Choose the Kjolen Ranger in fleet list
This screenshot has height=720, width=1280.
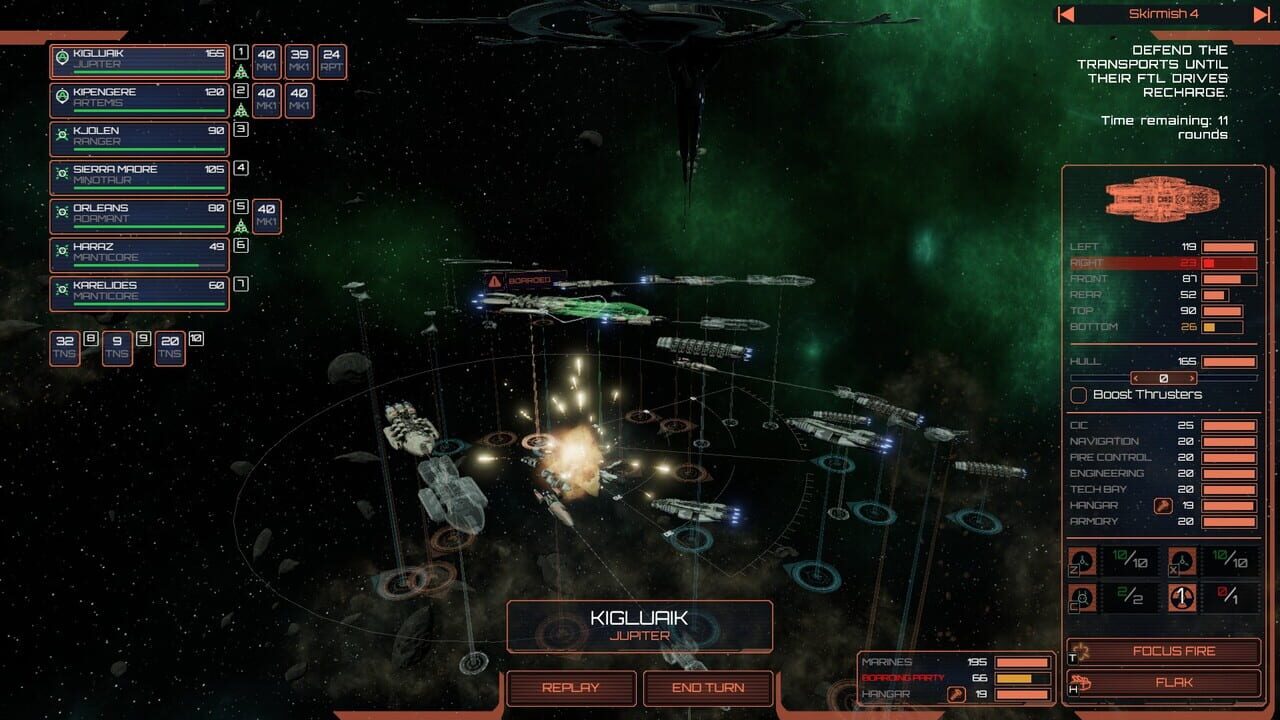pyautogui.click(x=140, y=138)
